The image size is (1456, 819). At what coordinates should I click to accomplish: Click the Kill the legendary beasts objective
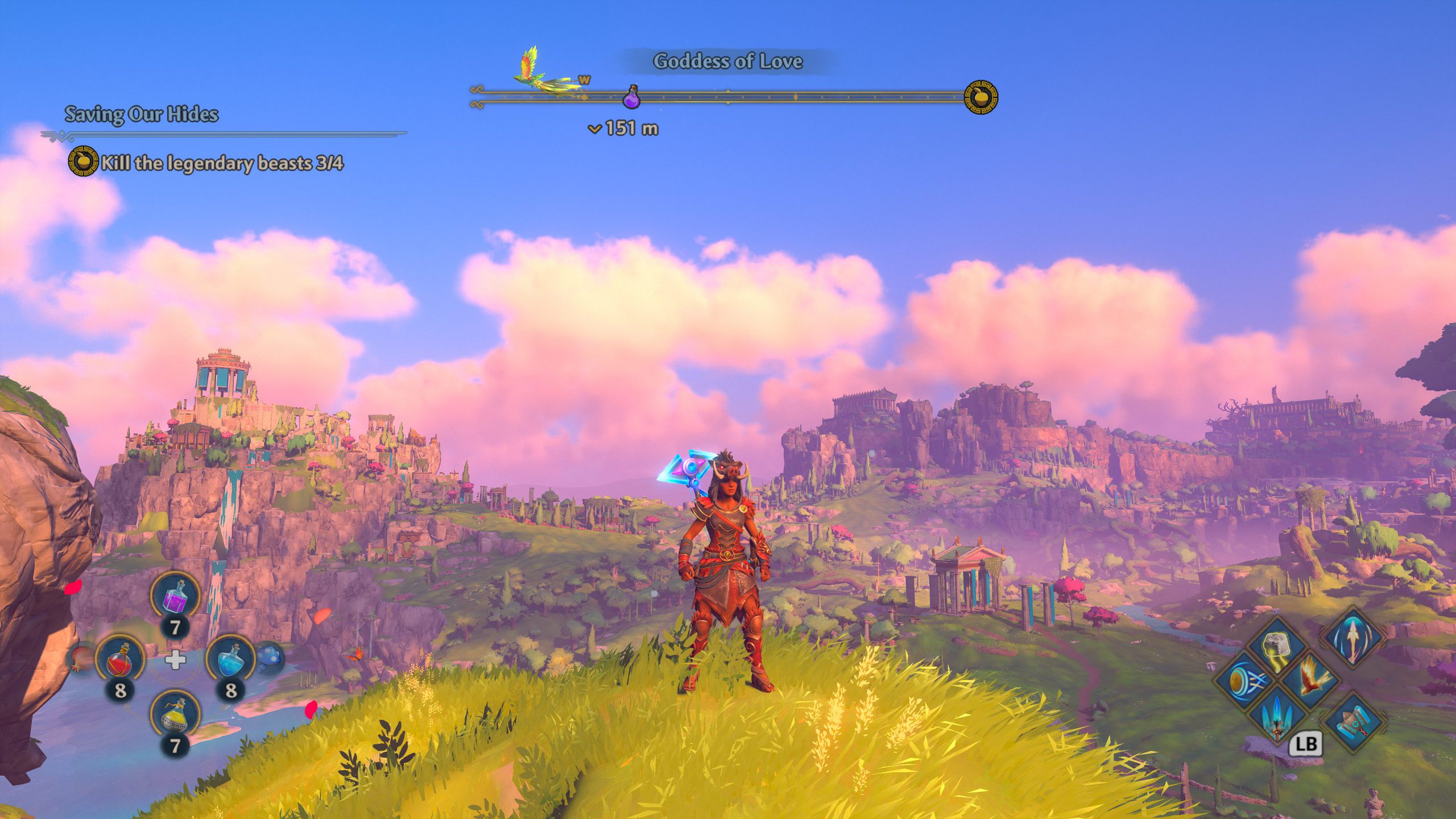pos(222,163)
